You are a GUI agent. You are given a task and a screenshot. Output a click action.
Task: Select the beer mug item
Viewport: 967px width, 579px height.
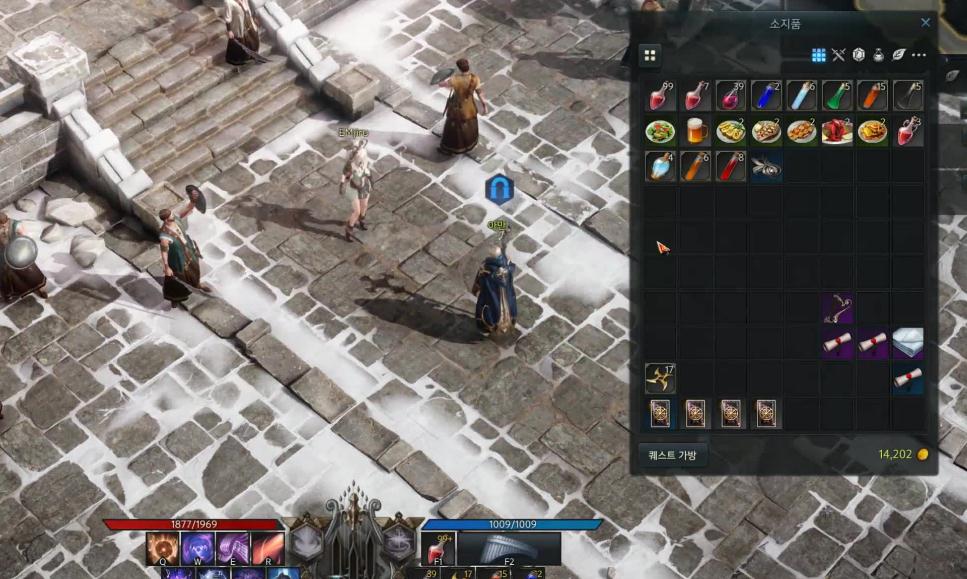[x=696, y=131]
